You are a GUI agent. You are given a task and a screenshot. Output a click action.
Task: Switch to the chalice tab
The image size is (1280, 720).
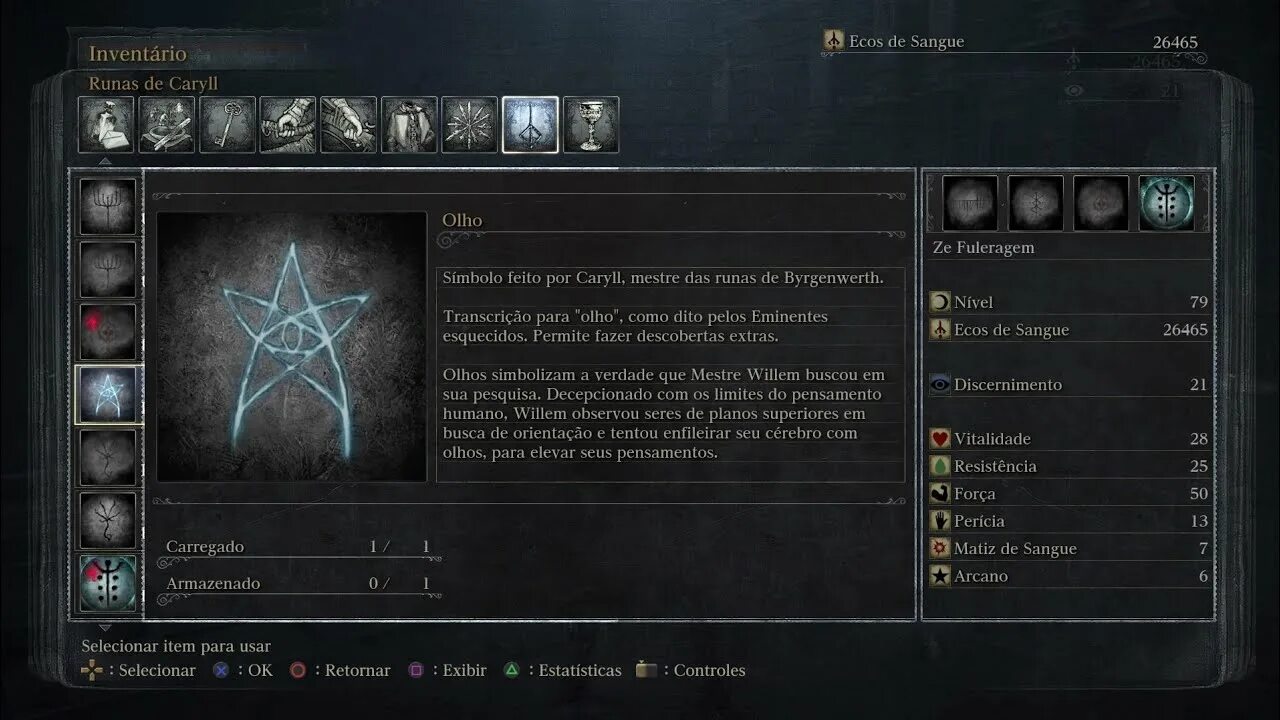coord(591,125)
